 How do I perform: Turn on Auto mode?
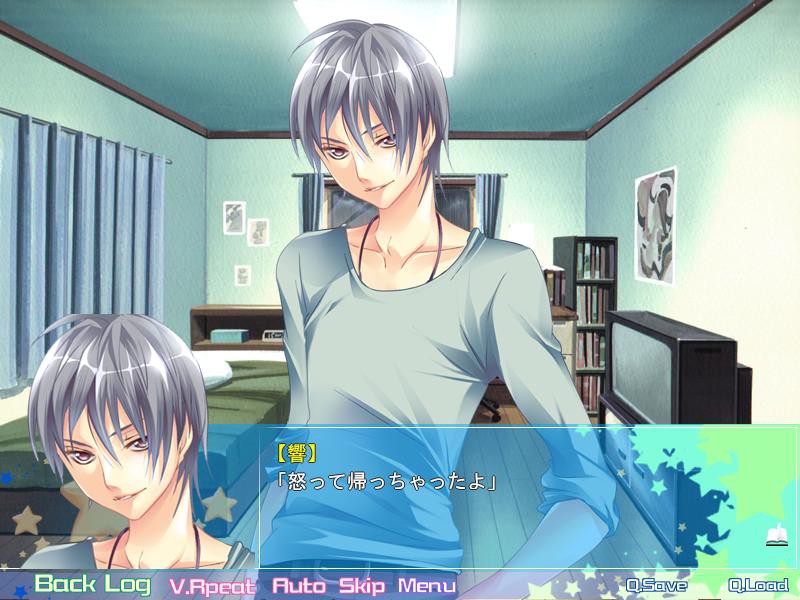tap(299, 586)
